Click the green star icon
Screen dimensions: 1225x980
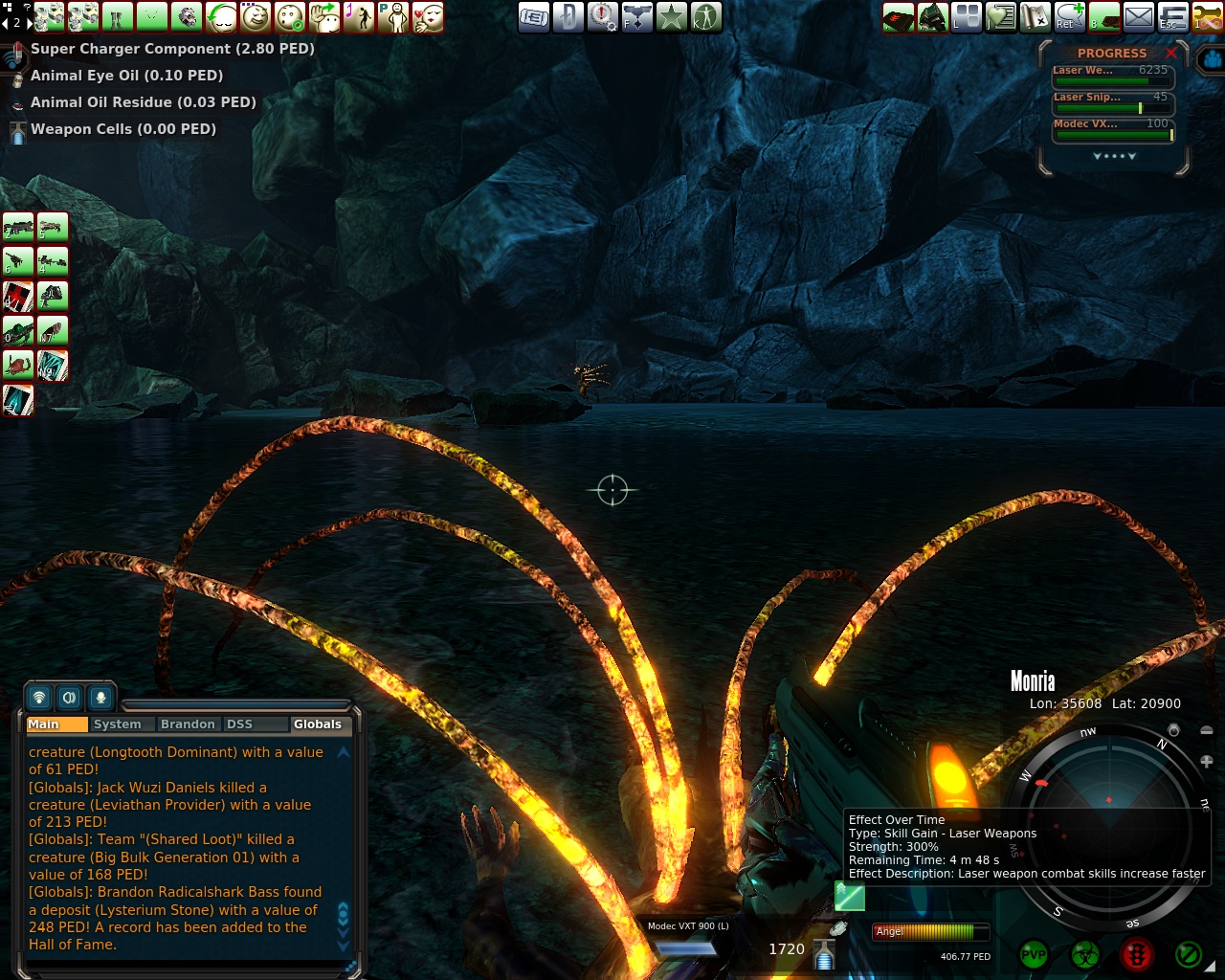tap(671, 16)
